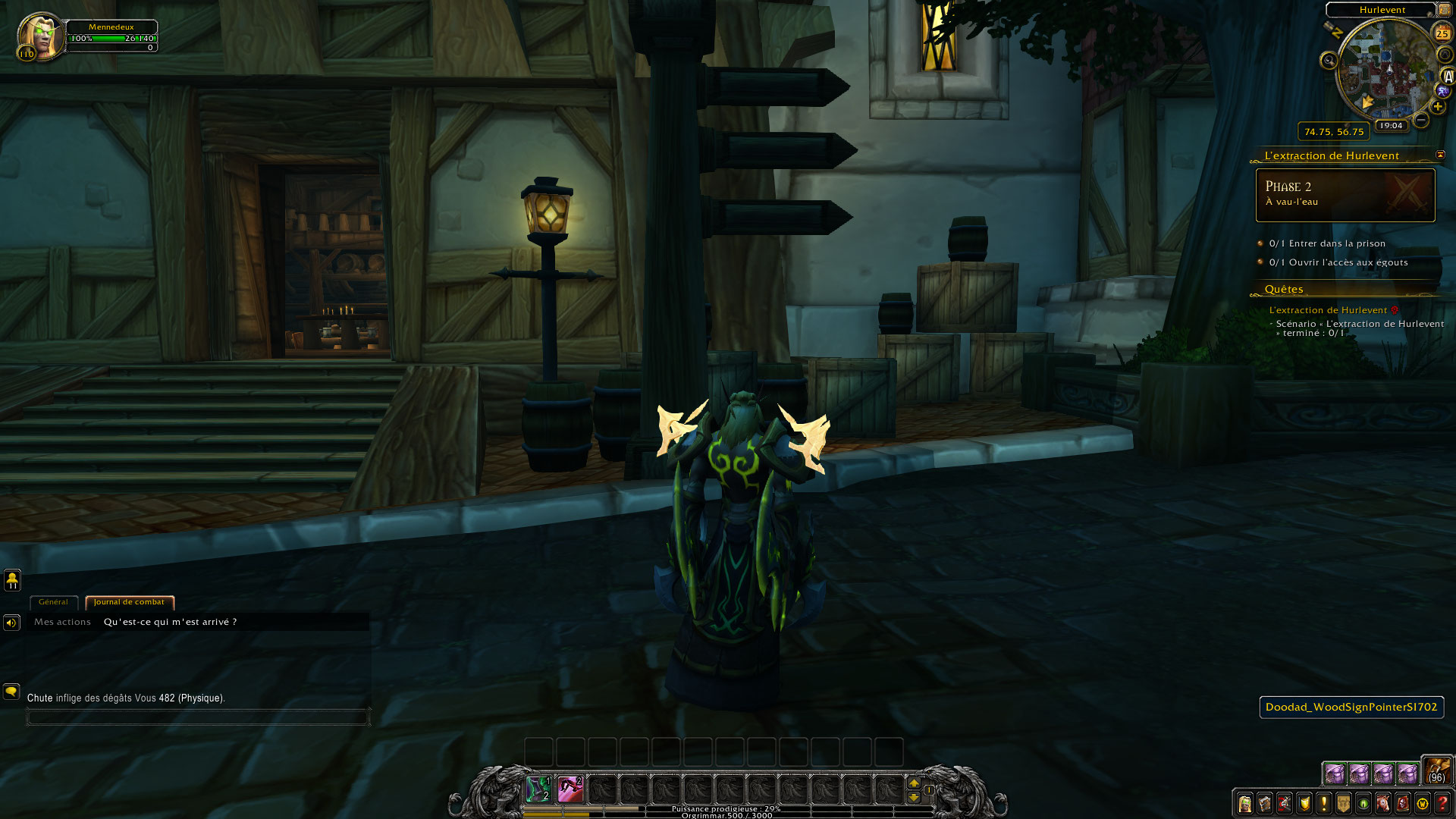Screen dimensions: 1456x819
Task: Open the calendar showing day 25
Action: tap(1443, 33)
